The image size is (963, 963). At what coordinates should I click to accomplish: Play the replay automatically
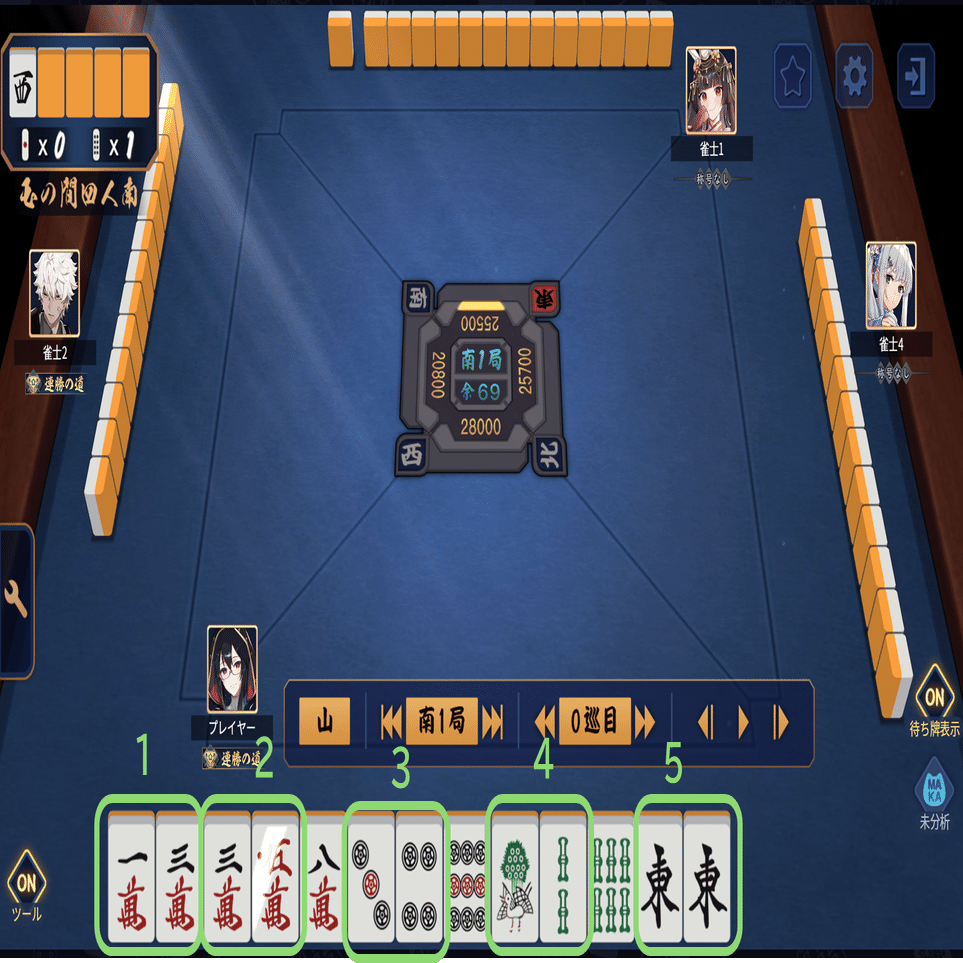click(x=743, y=722)
